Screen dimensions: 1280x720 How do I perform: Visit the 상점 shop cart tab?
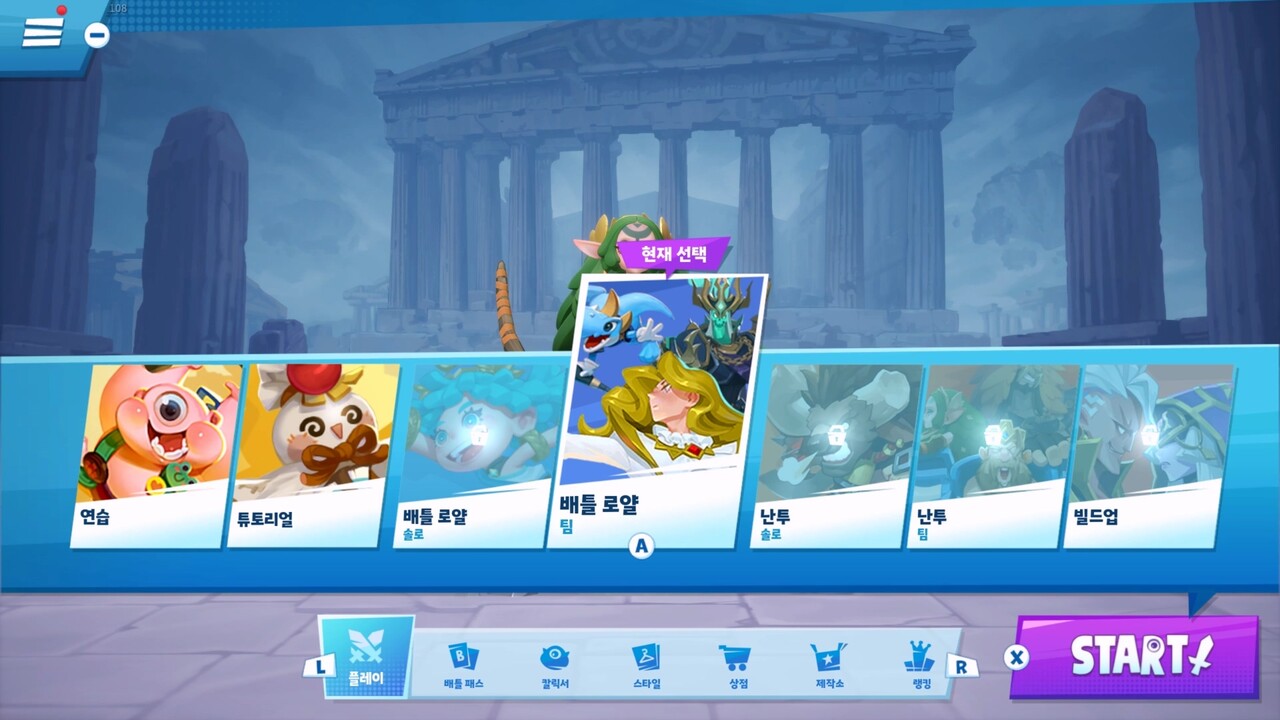[736, 665]
